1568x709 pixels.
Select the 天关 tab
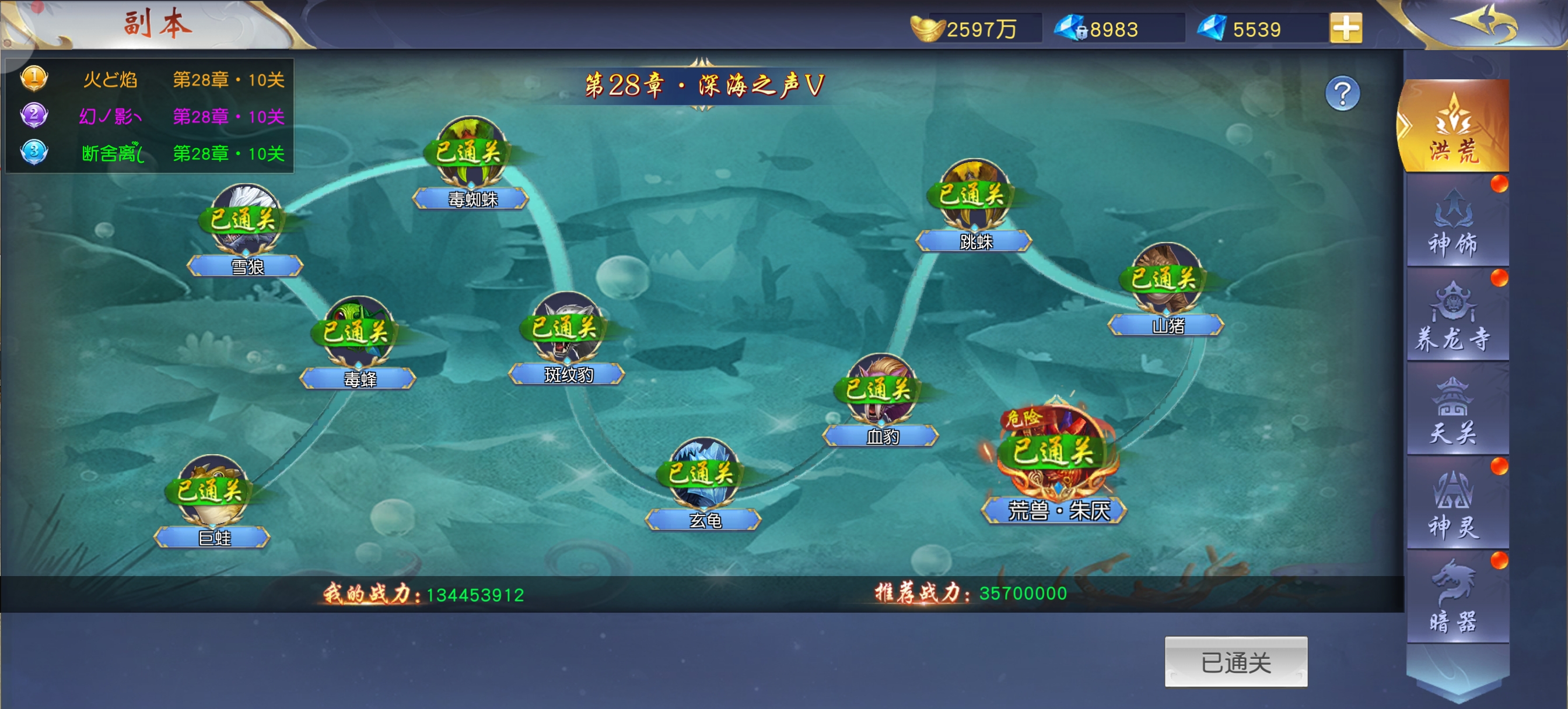tap(1453, 411)
